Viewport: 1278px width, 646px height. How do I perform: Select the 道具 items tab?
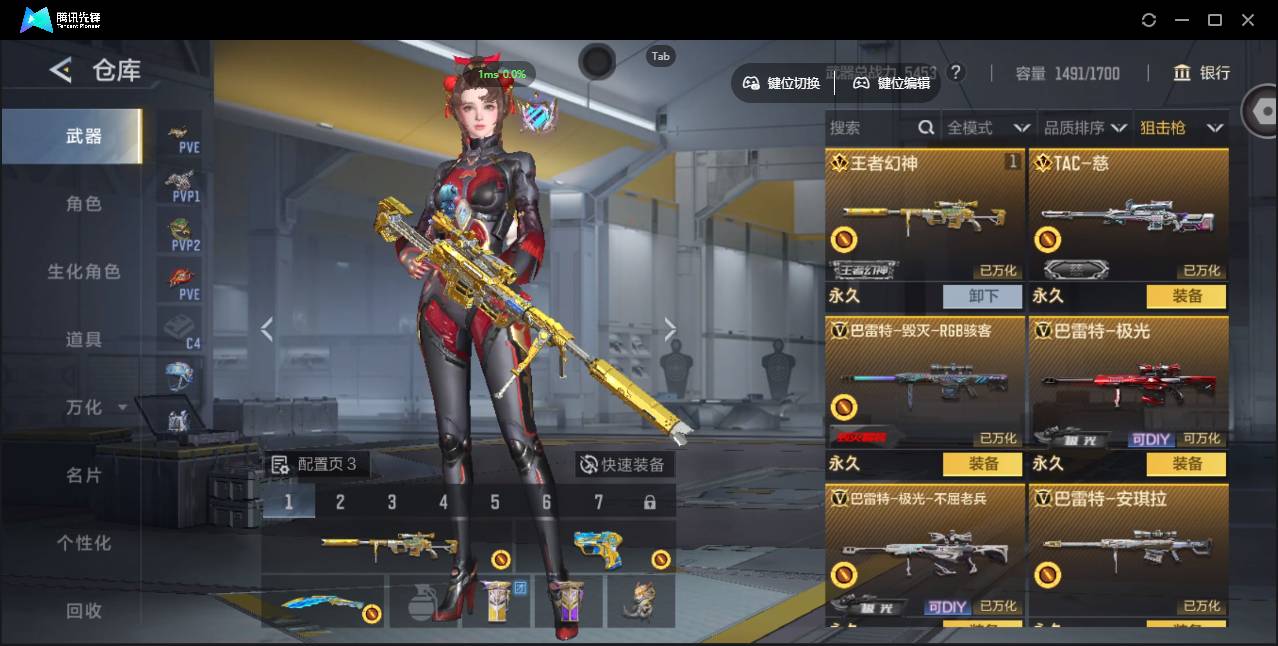(84, 340)
